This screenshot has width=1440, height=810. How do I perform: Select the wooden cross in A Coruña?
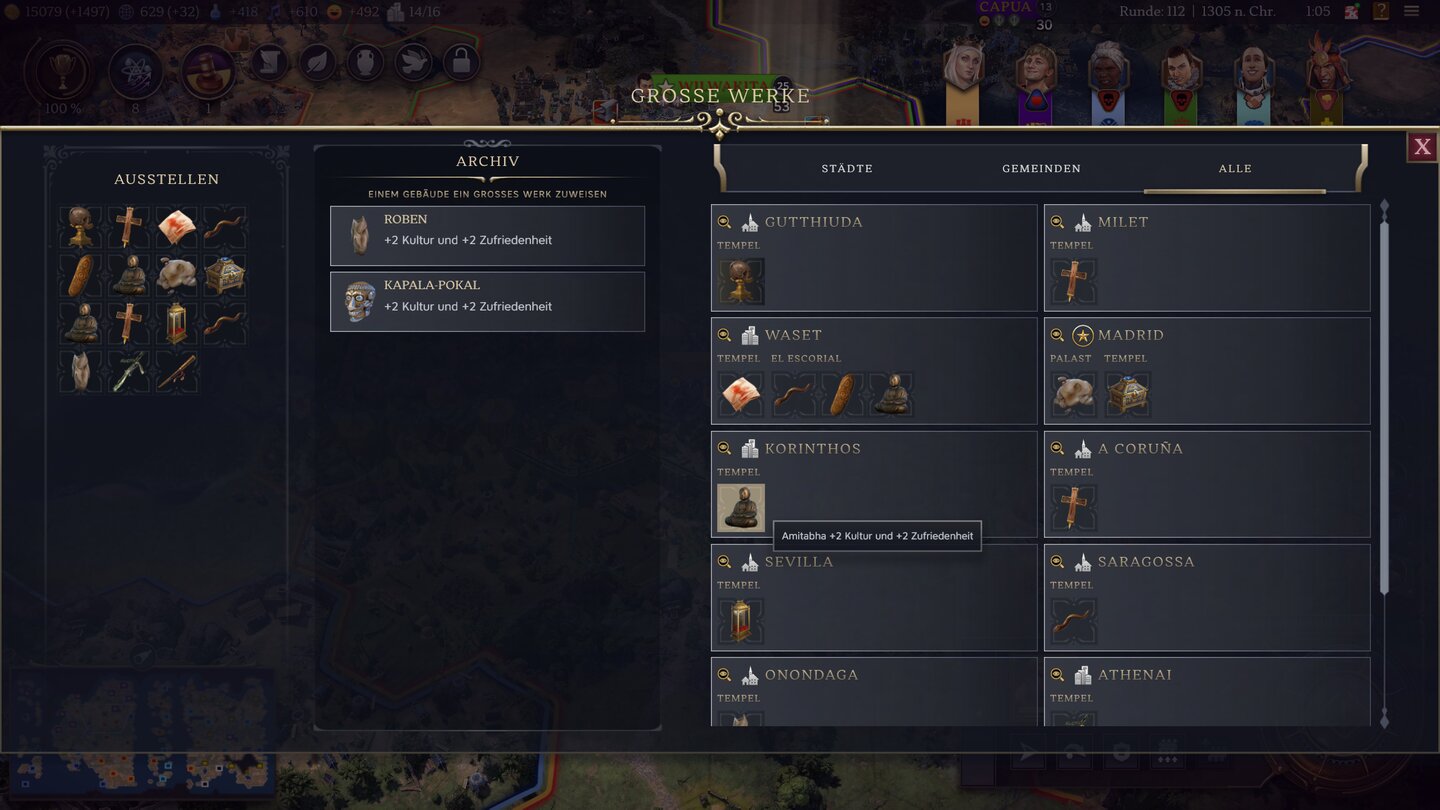[x=1074, y=508]
